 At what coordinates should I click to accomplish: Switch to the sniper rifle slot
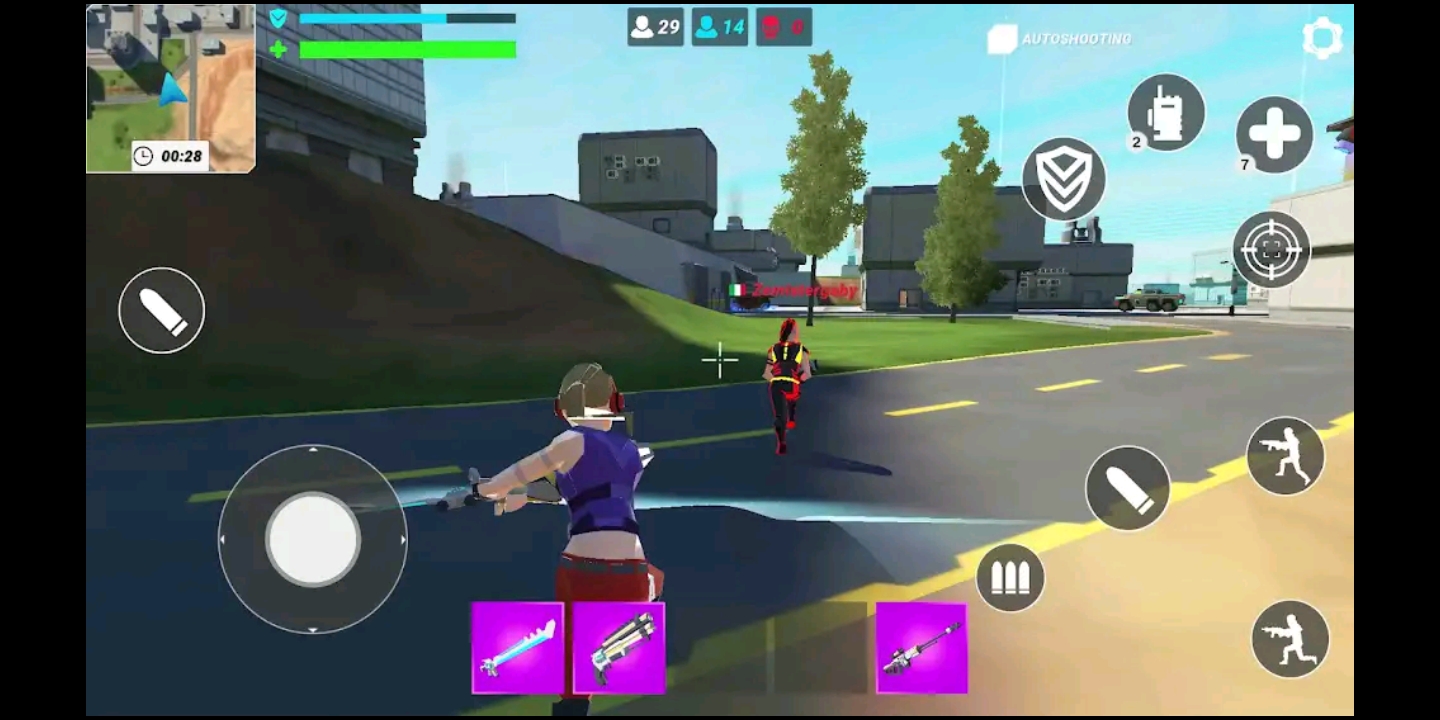[921, 647]
